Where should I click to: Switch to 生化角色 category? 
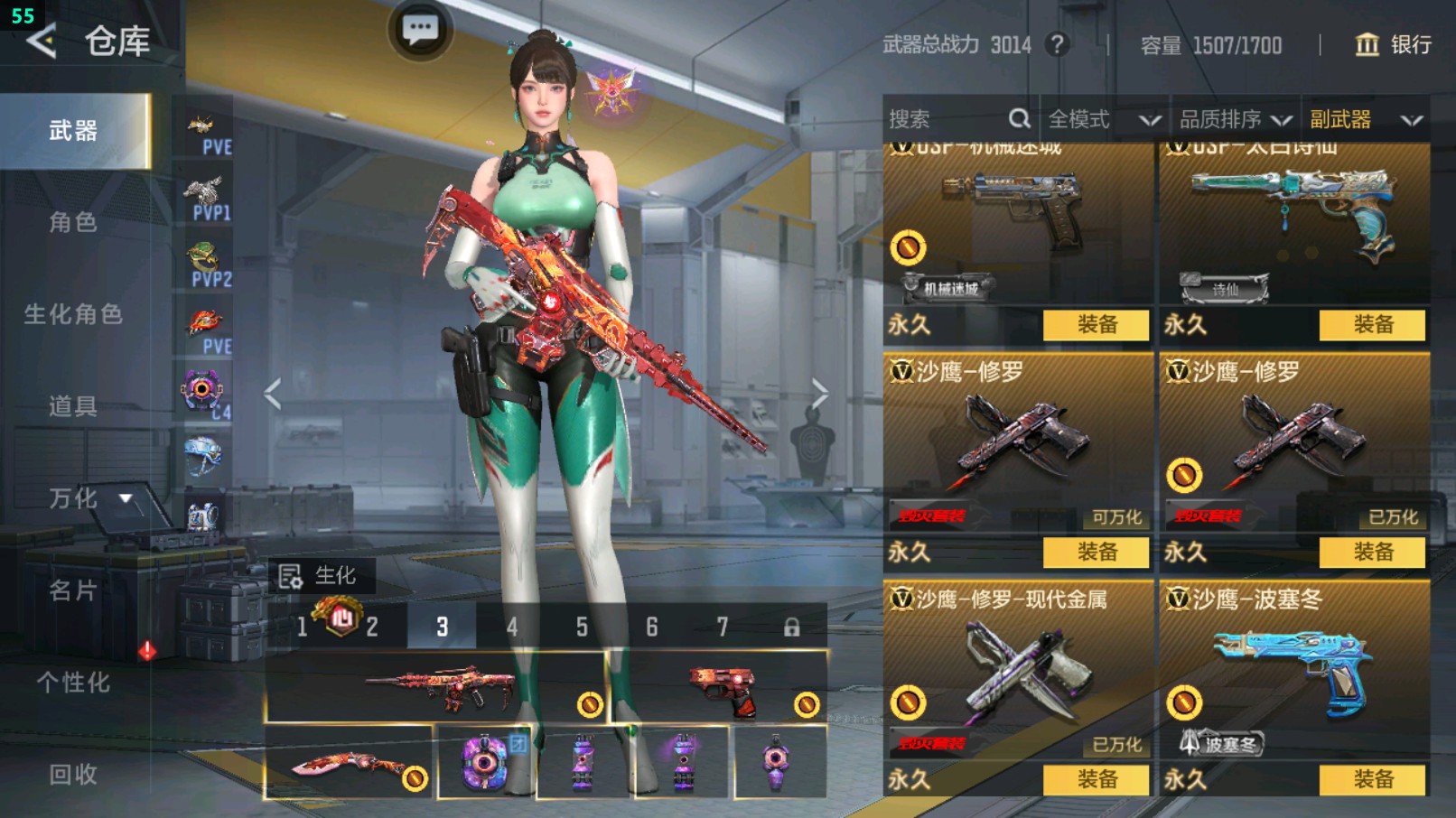click(73, 314)
